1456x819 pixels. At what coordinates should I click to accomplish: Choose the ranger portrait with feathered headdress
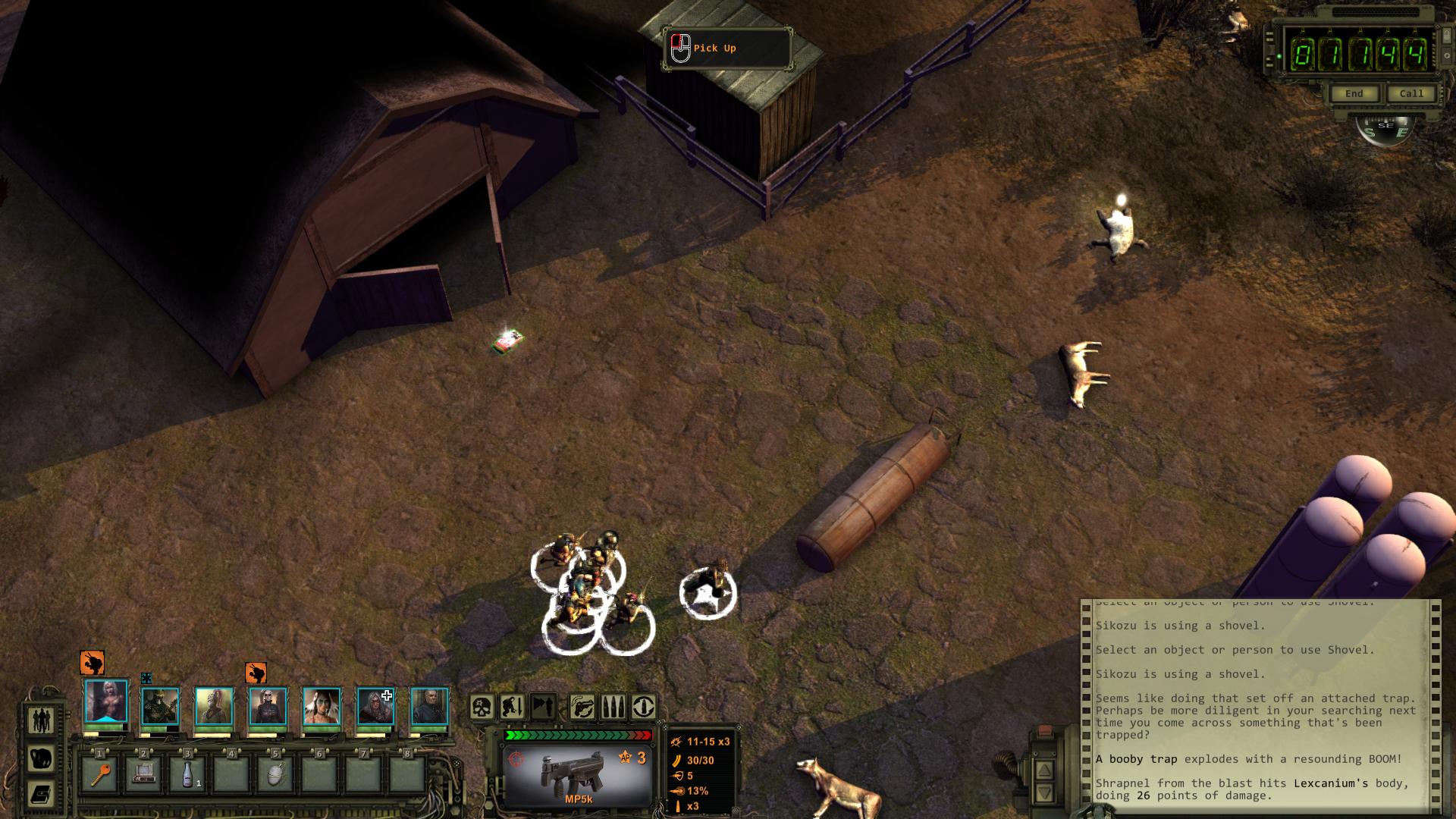[322, 706]
